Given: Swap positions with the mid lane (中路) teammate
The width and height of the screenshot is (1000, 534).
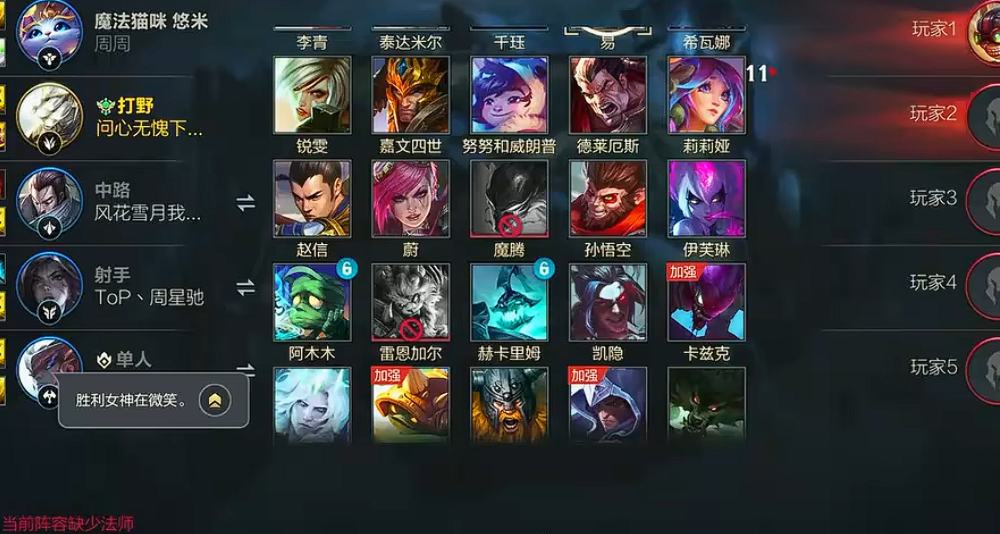Looking at the screenshot, I should [245, 203].
